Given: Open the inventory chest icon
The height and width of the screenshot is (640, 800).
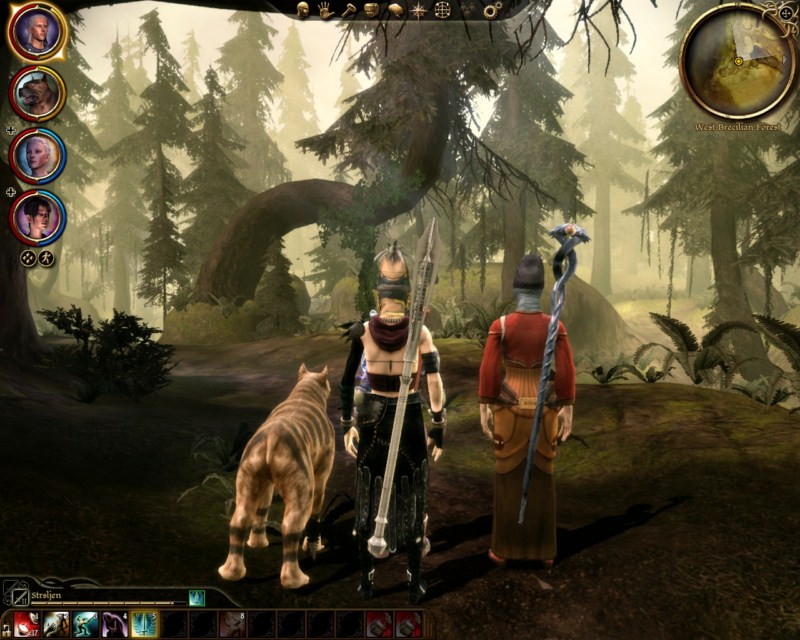Looking at the screenshot, I should 371,9.
